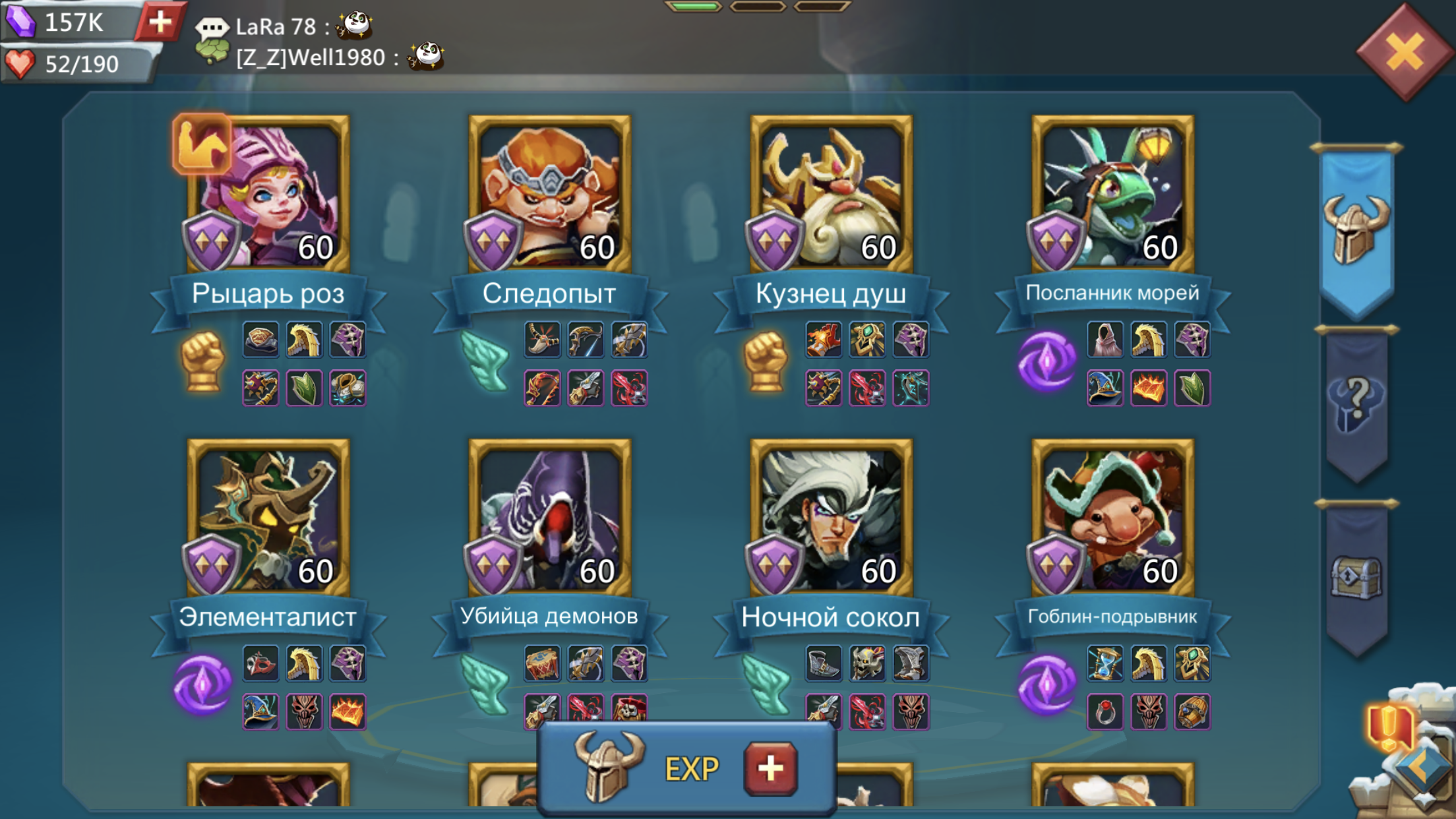Viewport: 1456px width, 819px height.
Task: Open the Посланник морей hero card
Action: tap(1112, 195)
